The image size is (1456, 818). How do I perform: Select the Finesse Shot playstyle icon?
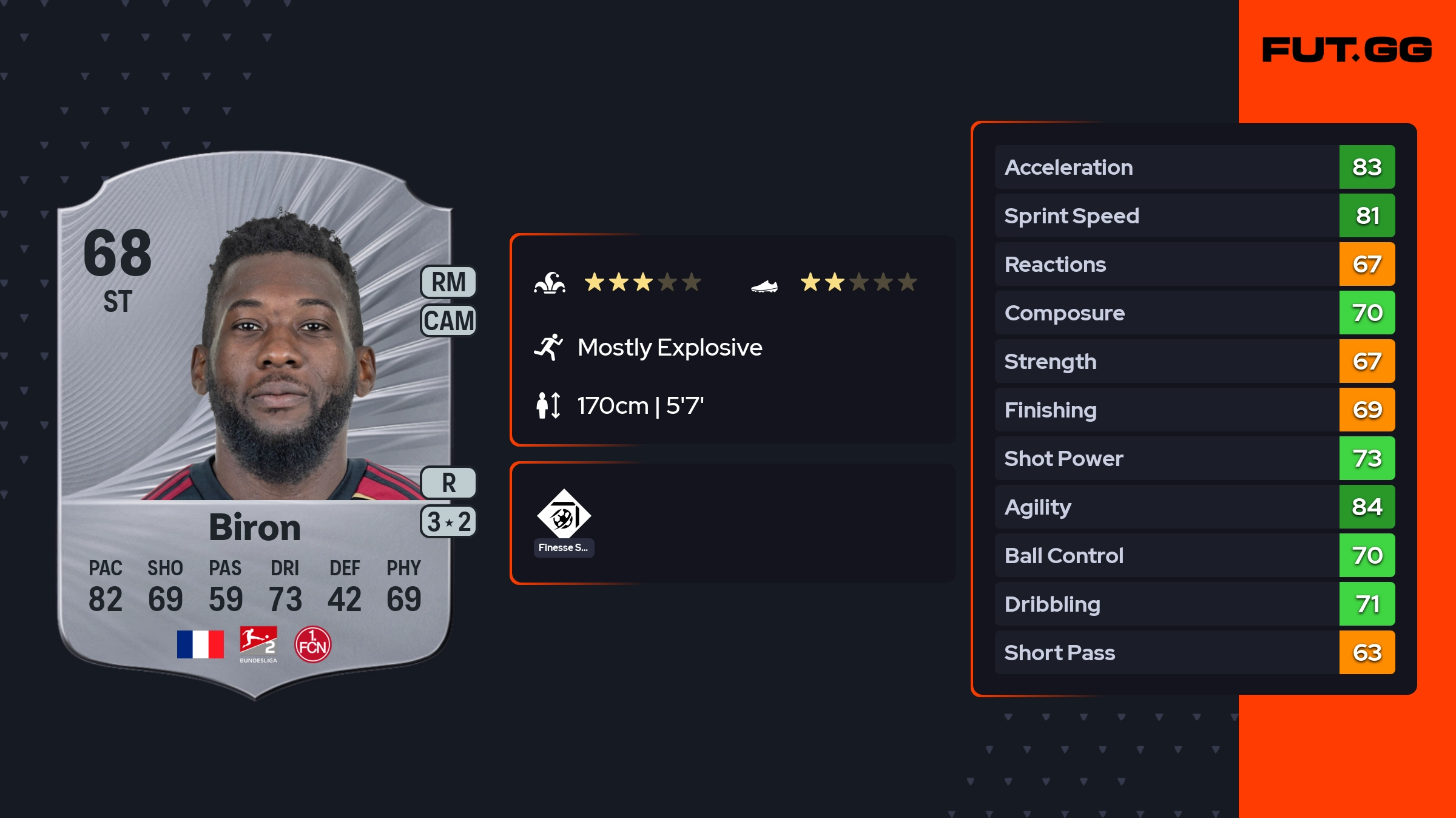(564, 515)
